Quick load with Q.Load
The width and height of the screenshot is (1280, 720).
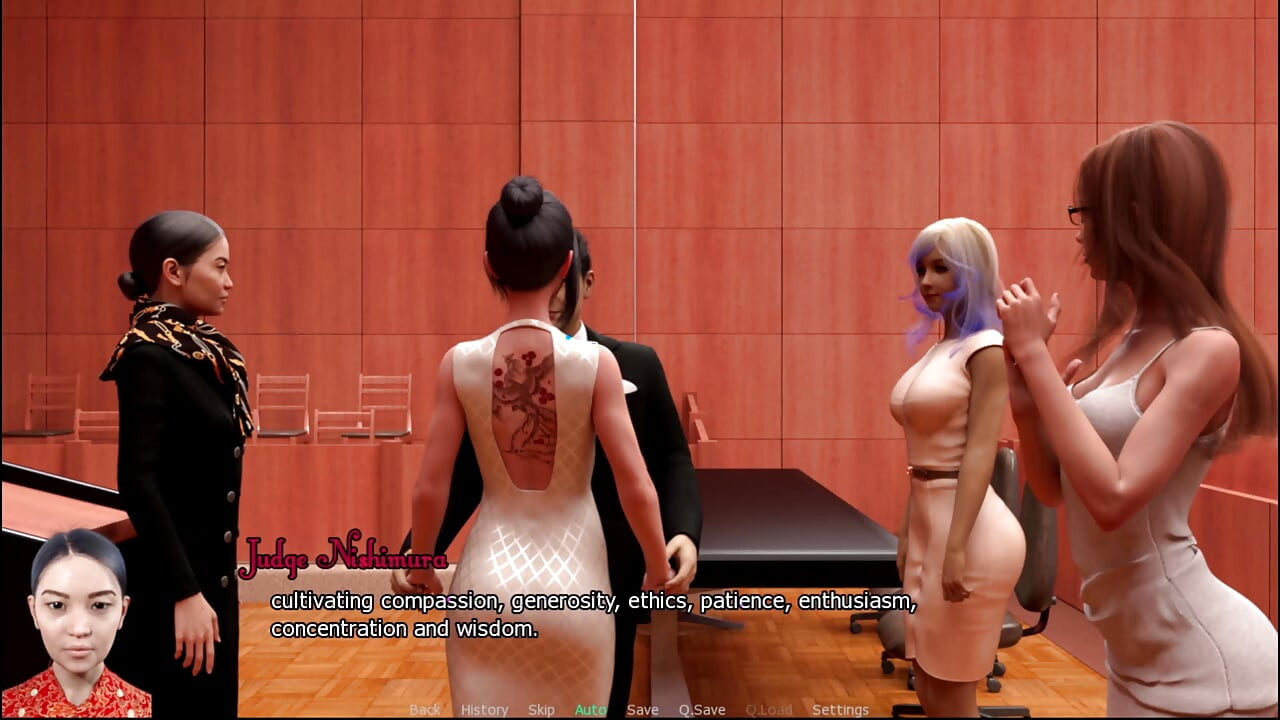click(x=768, y=710)
